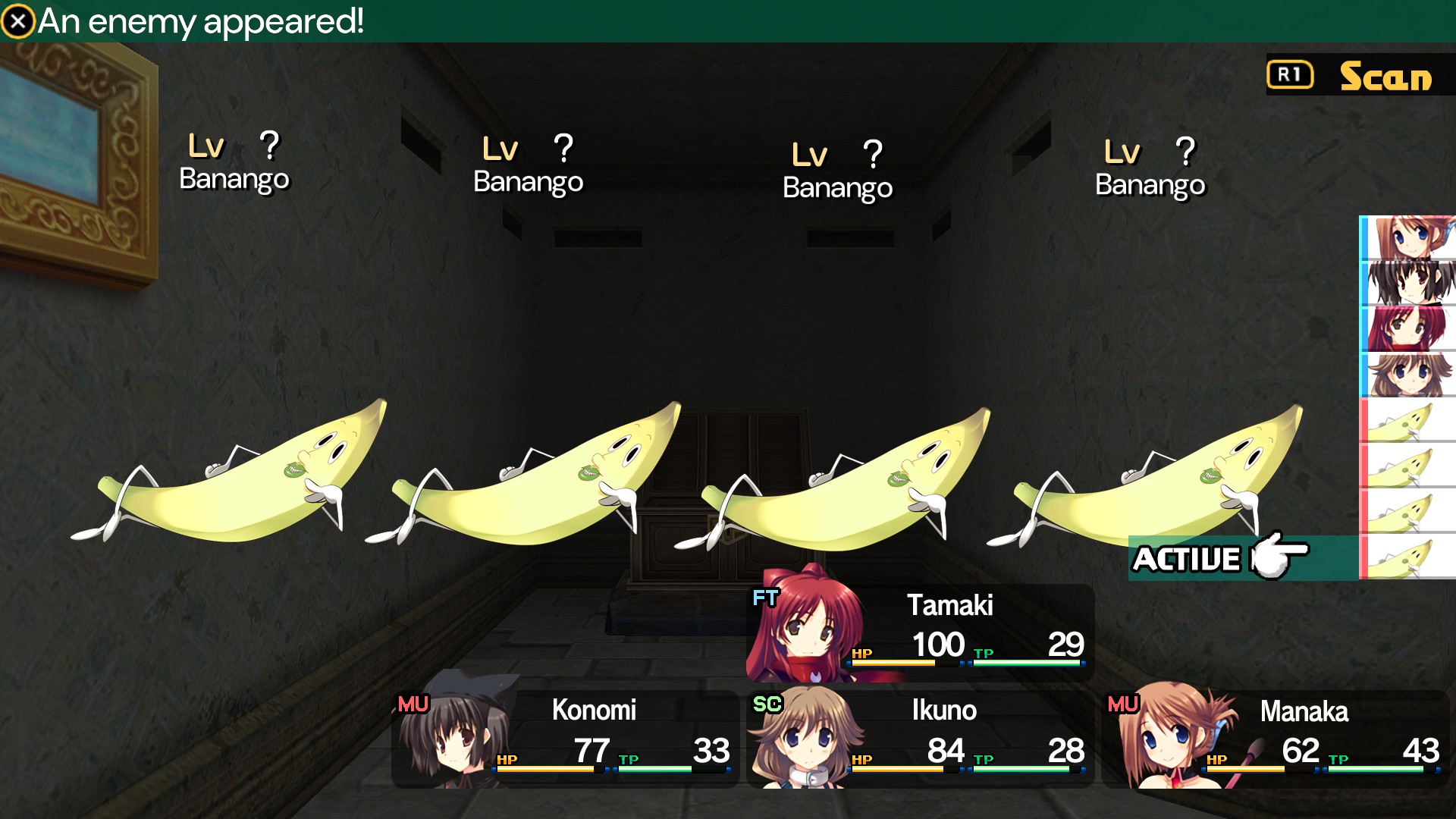
Task: Click Ikuno's brown-haired turn order portrait
Action: pos(1409,375)
